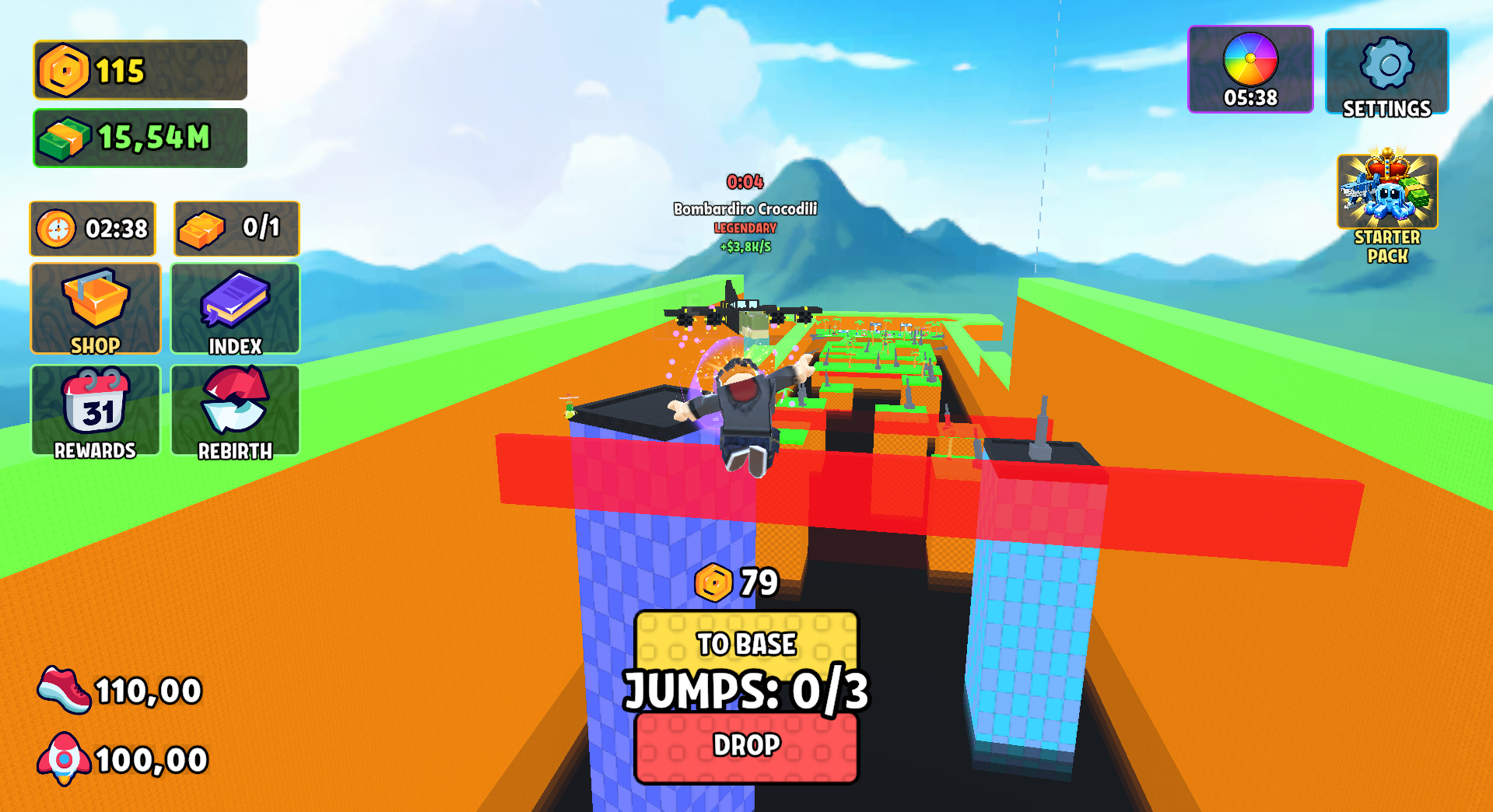Open the Settings gear

coord(1386,70)
